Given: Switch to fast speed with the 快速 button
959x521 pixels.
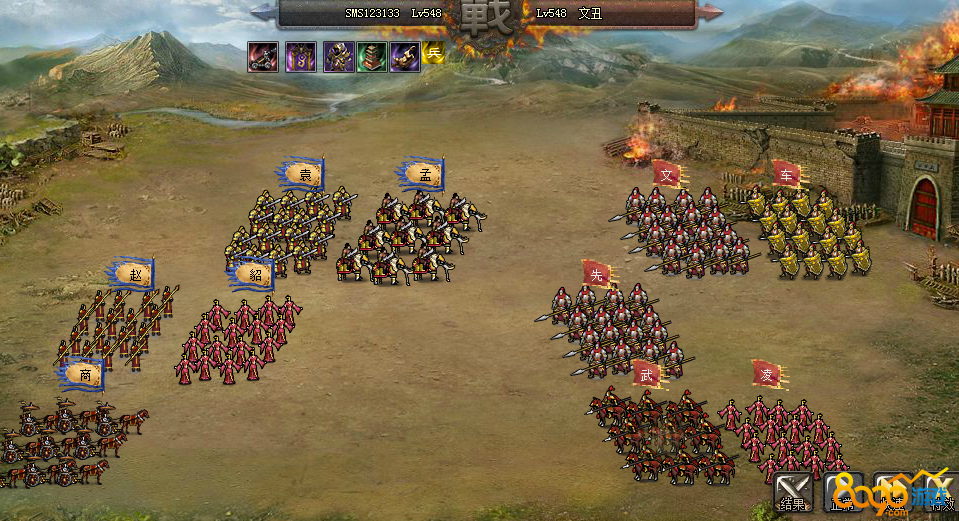Looking at the screenshot, I should 892,492.
